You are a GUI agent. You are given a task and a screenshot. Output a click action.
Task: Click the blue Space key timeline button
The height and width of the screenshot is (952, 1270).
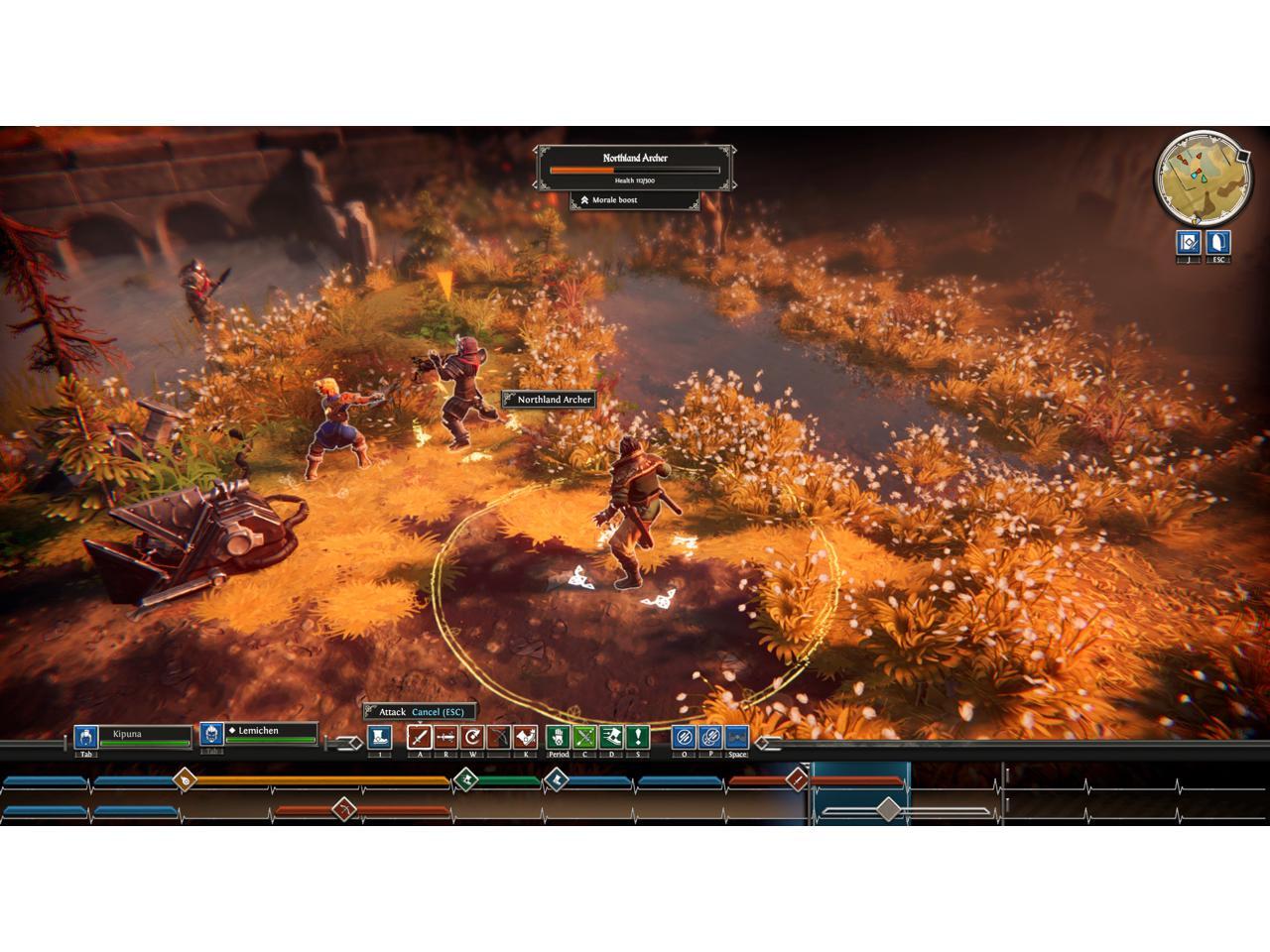click(736, 737)
